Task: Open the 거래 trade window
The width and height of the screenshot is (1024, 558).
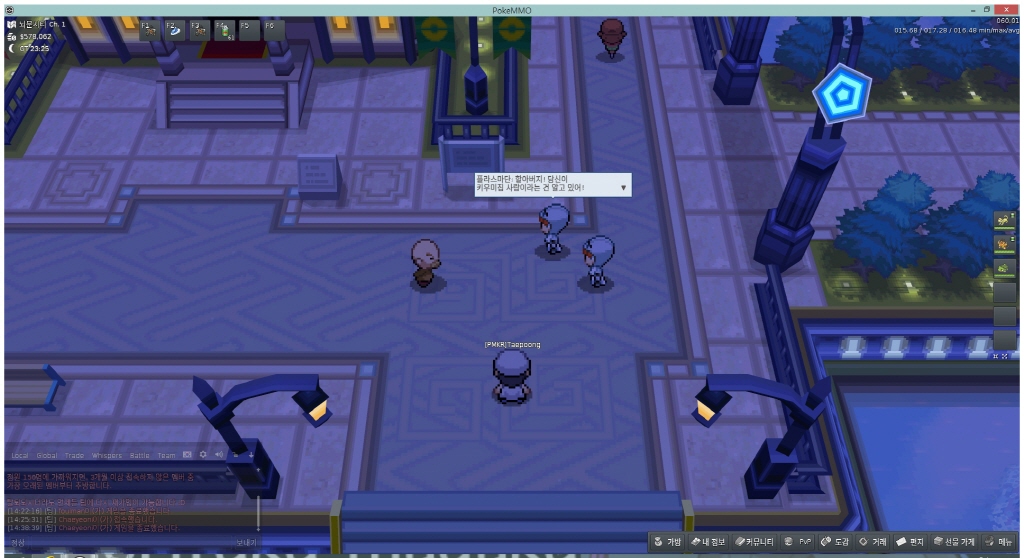Action: coord(873,542)
